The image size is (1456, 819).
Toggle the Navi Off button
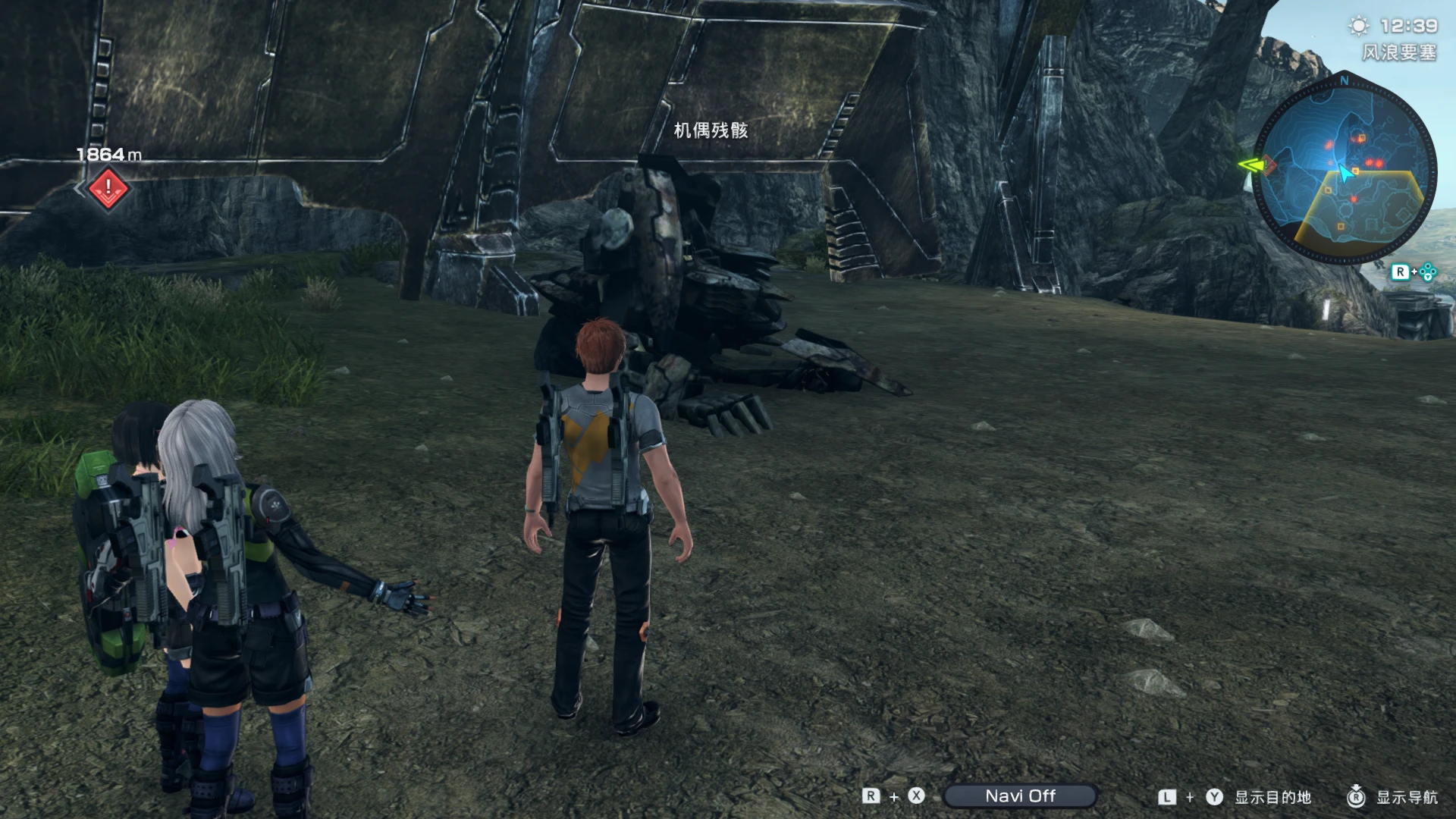1020,795
